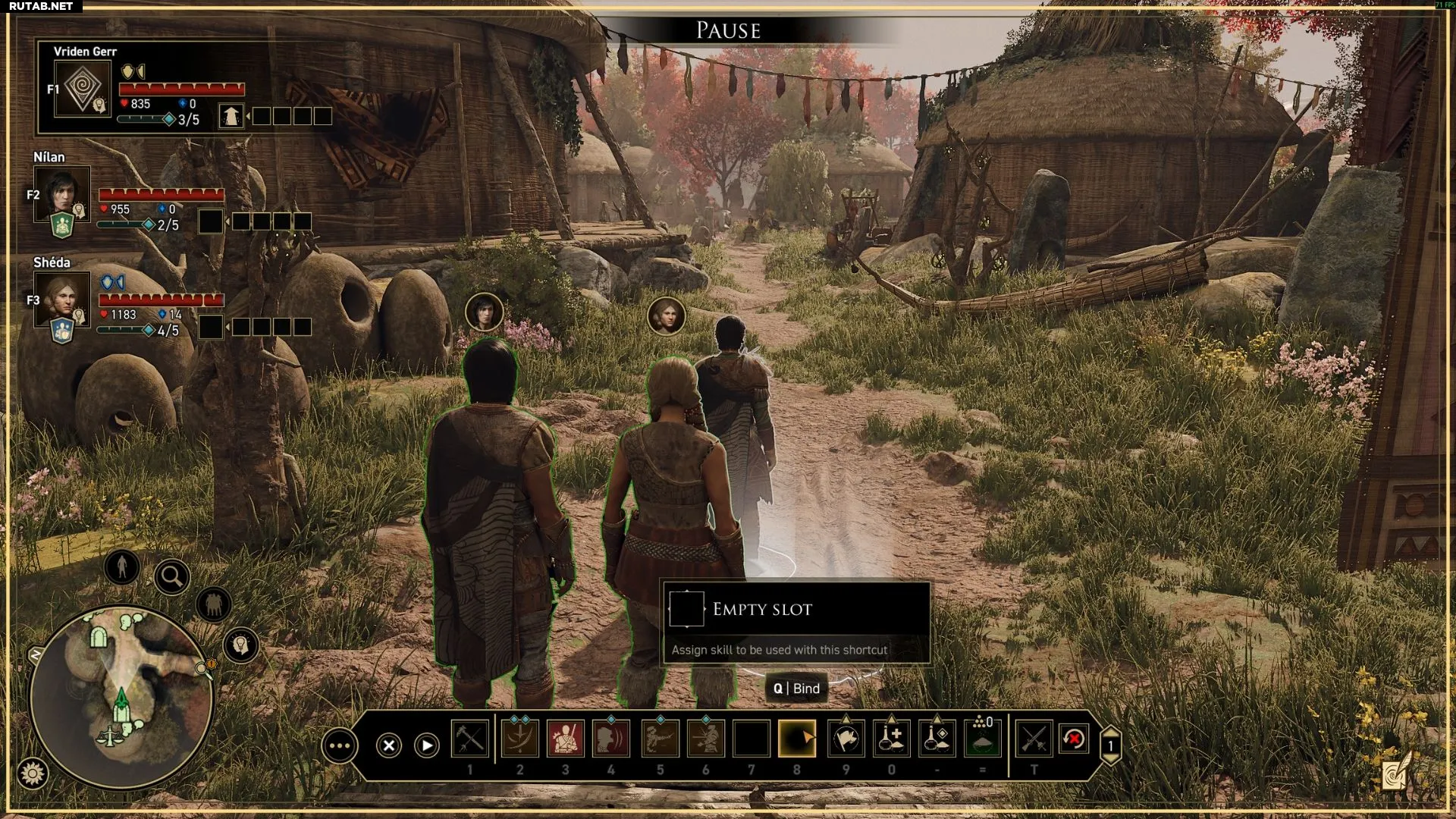Select the highlighted empty slot 8
1456x819 pixels.
coord(797,739)
